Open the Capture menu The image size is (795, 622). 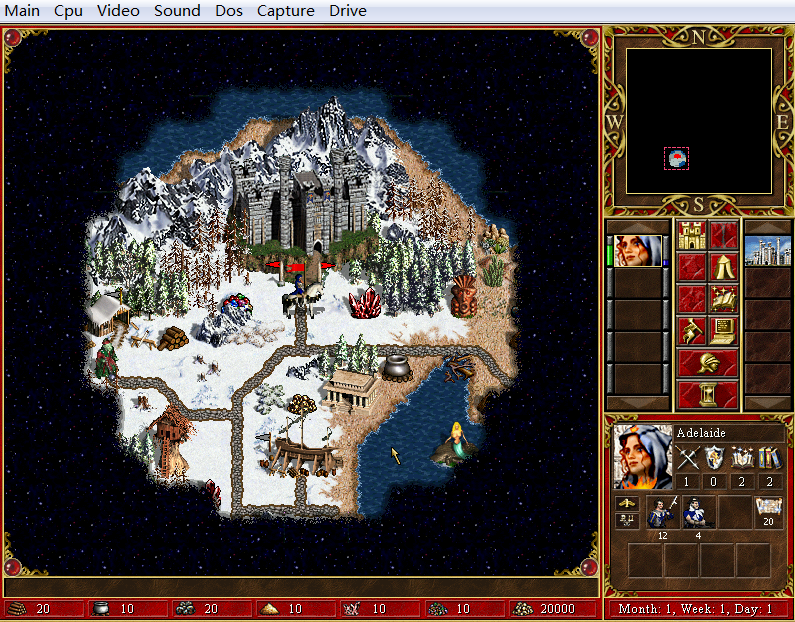[x=285, y=11]
